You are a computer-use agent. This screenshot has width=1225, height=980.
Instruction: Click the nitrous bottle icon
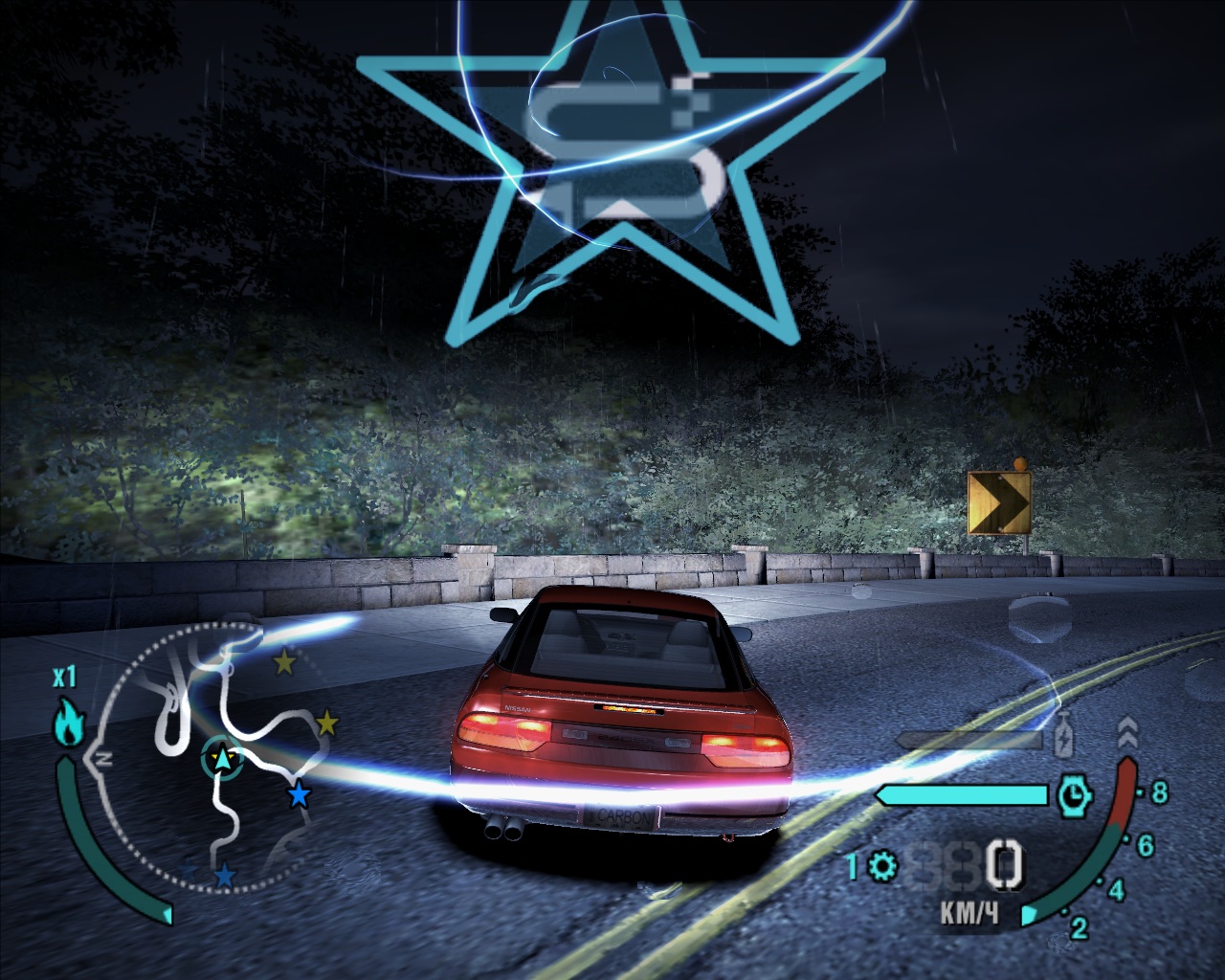(x=1063, y=740)
